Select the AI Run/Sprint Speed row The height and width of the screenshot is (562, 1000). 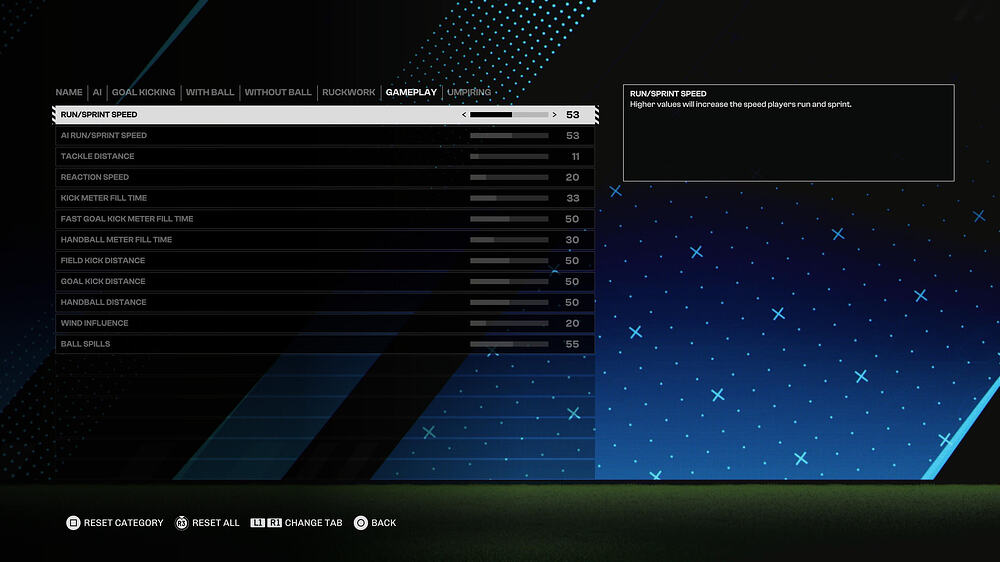pos(324,136)
